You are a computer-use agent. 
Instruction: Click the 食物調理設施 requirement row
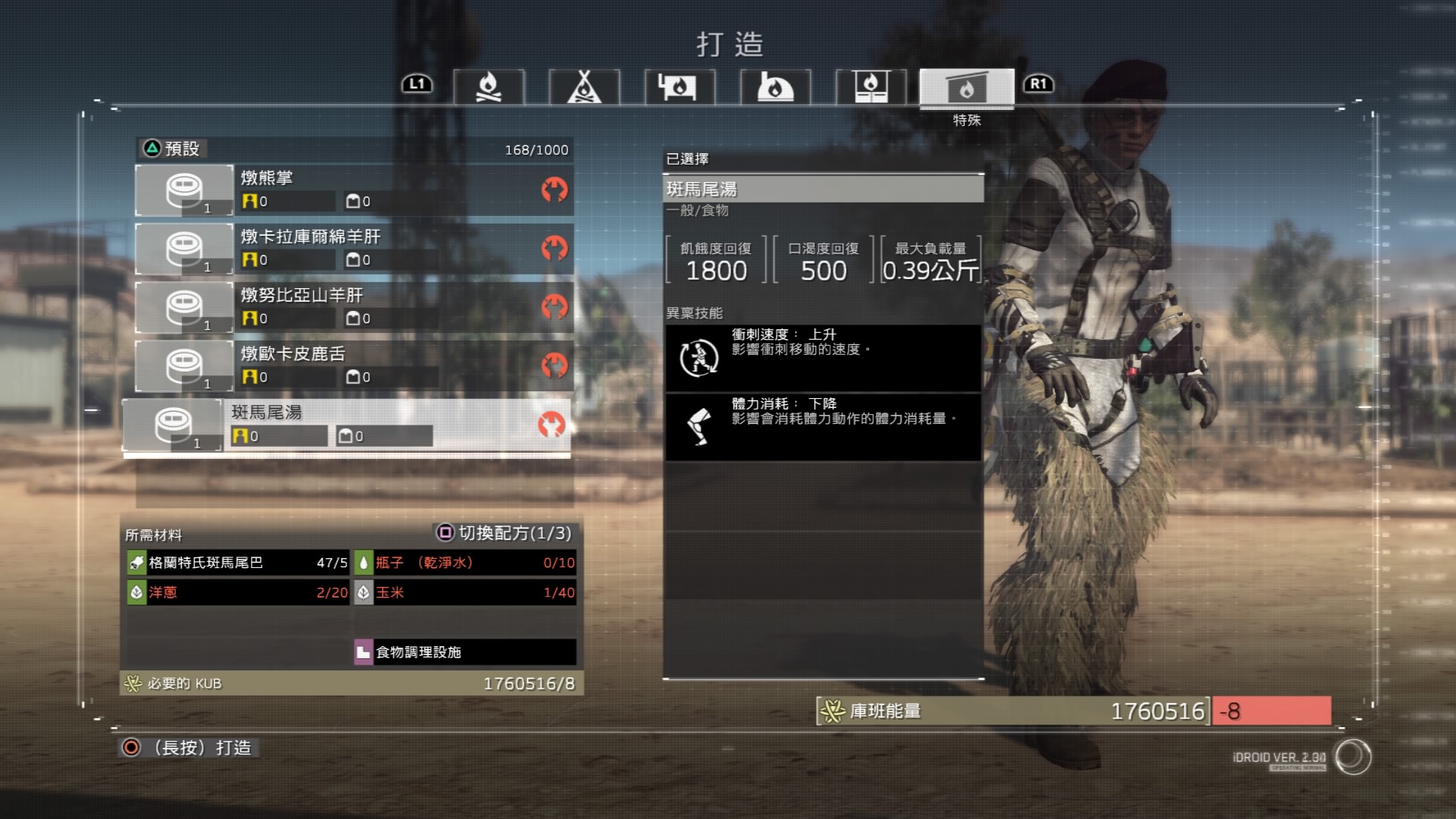coord(465,652)
